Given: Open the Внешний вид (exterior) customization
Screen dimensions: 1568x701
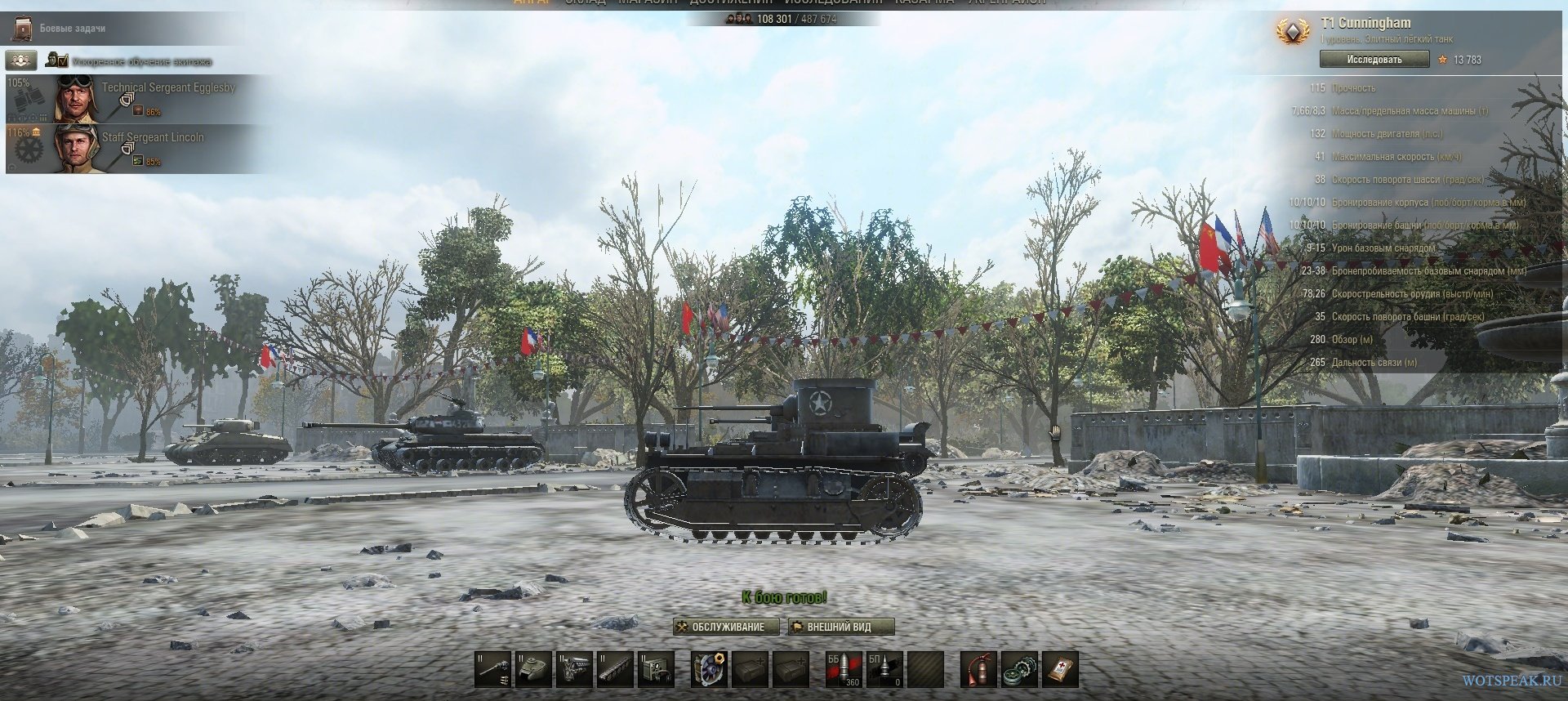Looking at the screenshot, I should tap(840, 627).
